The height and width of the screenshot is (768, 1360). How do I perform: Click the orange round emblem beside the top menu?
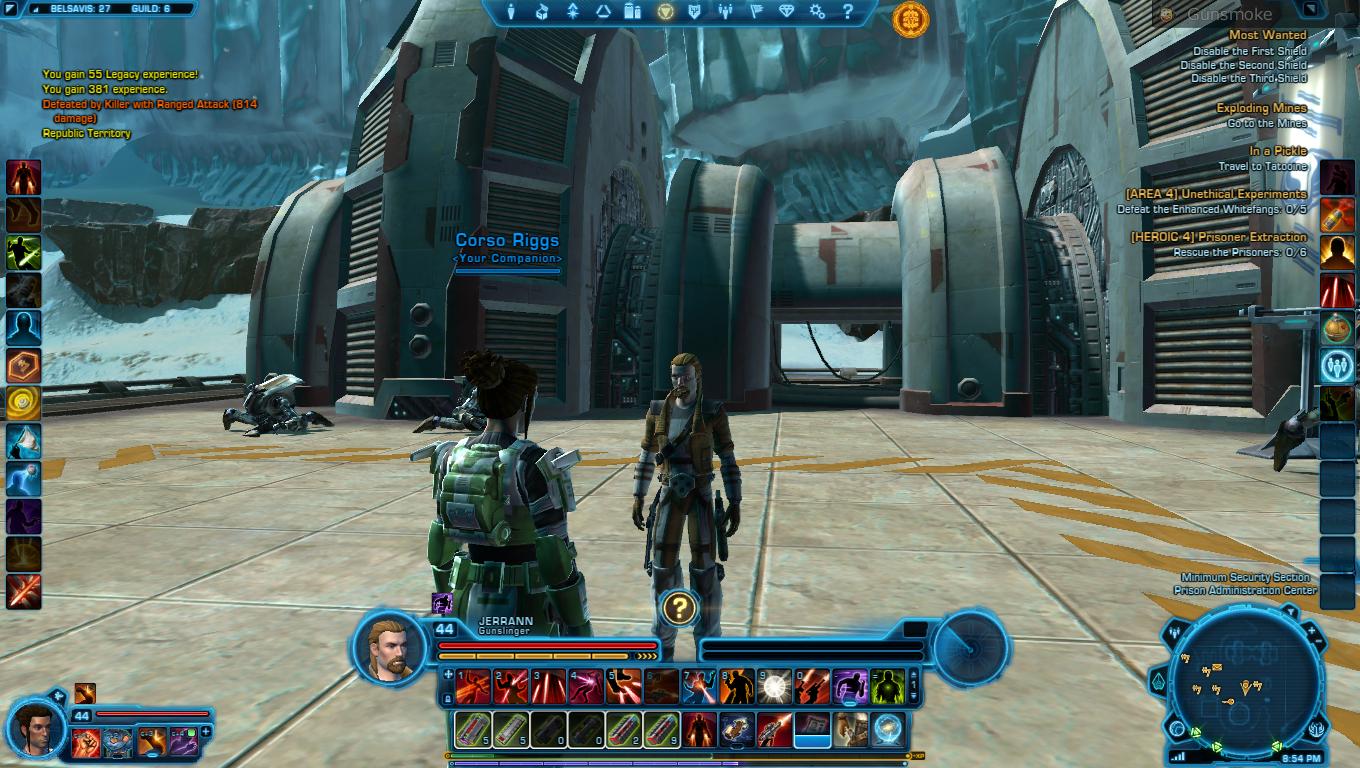910,17
